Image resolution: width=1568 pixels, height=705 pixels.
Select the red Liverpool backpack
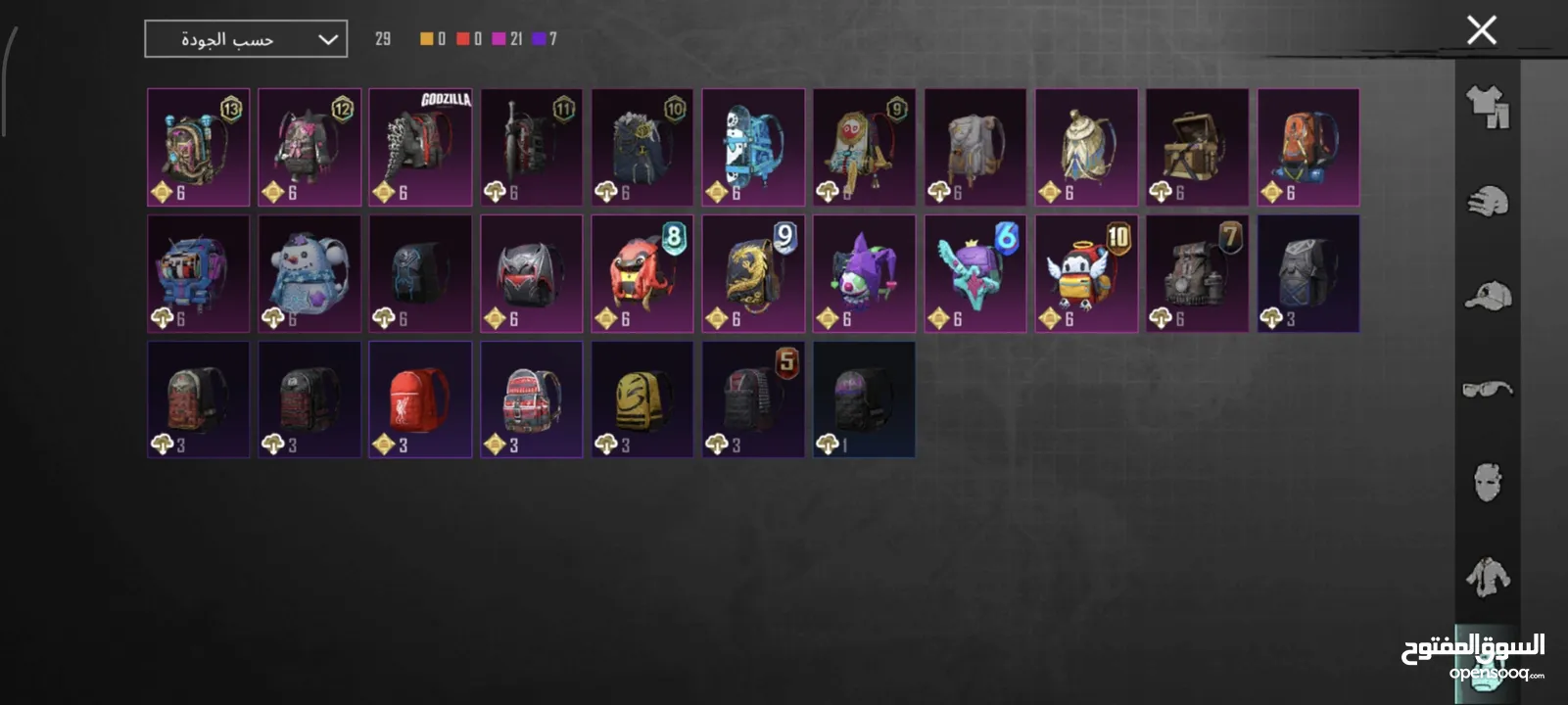click(420, 399)
